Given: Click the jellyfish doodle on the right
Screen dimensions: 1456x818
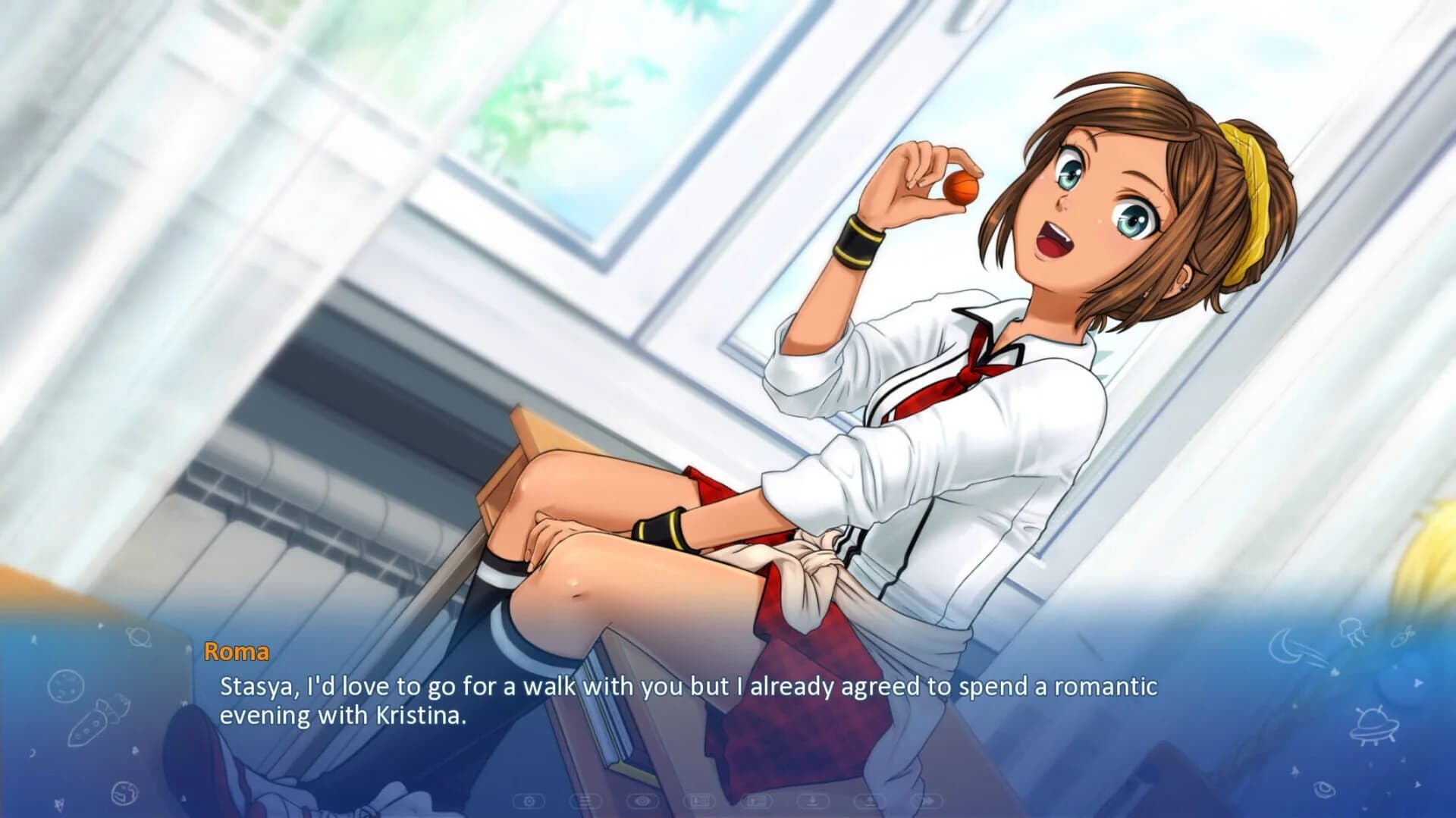Looking at the screenshot, I should click(x=1354, y=633).
